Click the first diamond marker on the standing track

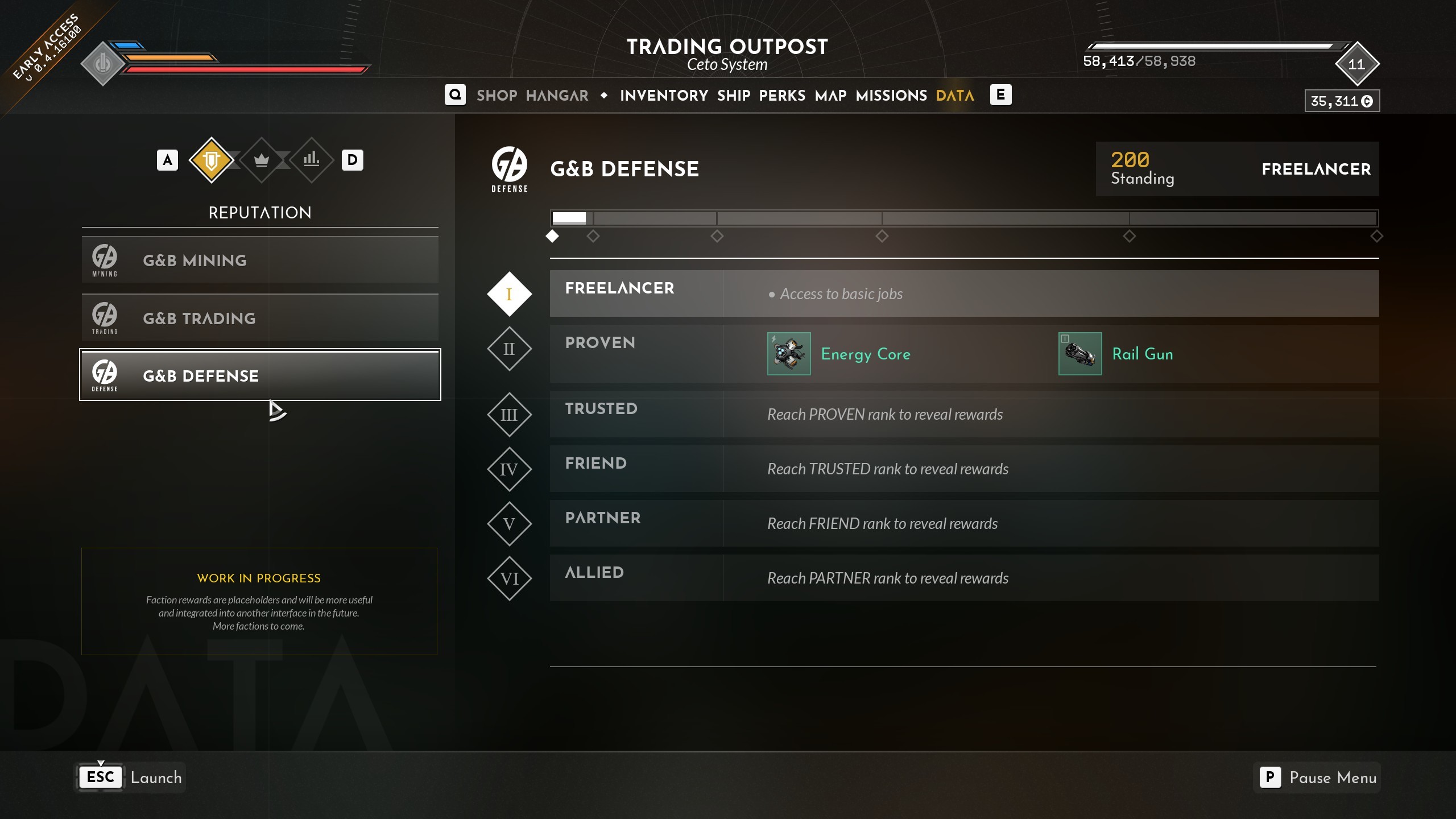(x=552, y=236)
